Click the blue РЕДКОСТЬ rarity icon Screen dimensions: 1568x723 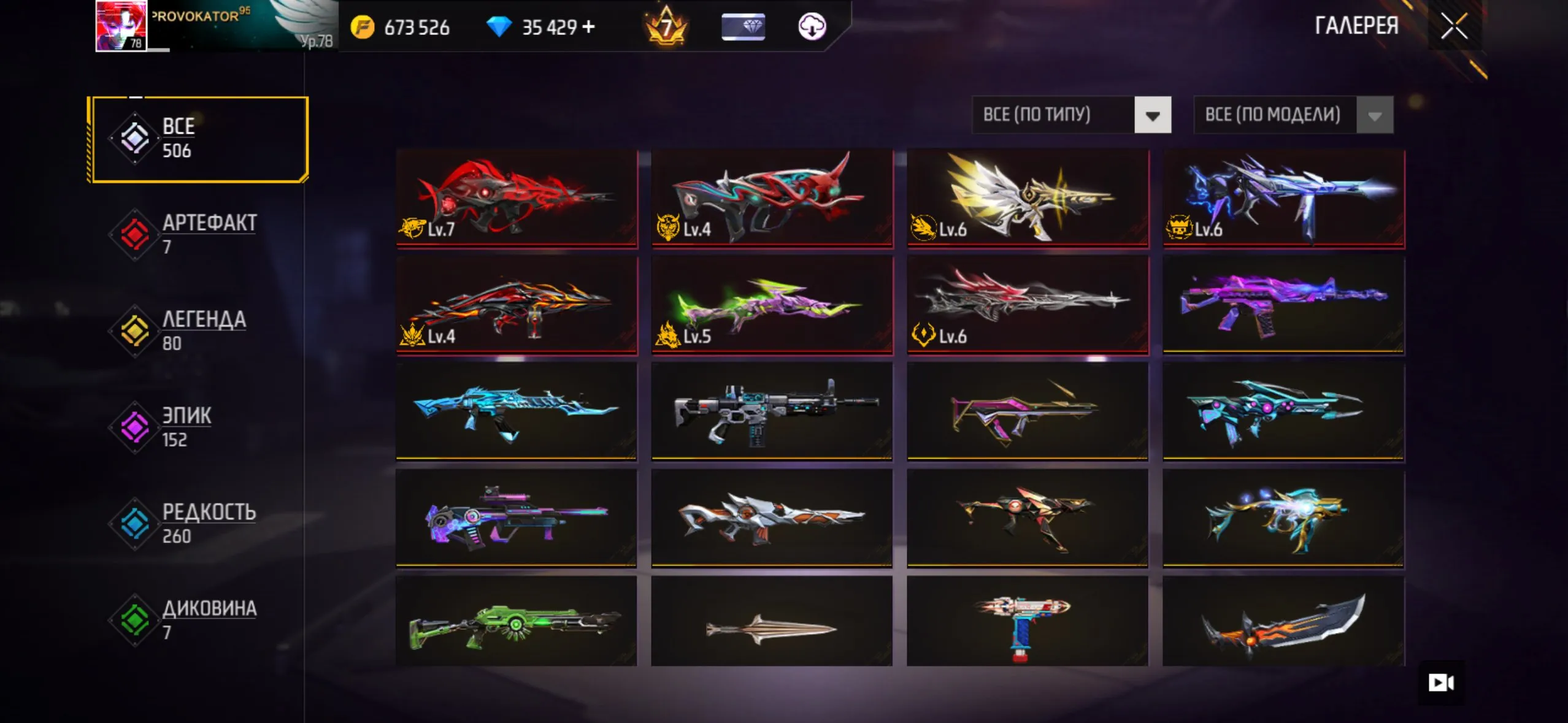135,523
